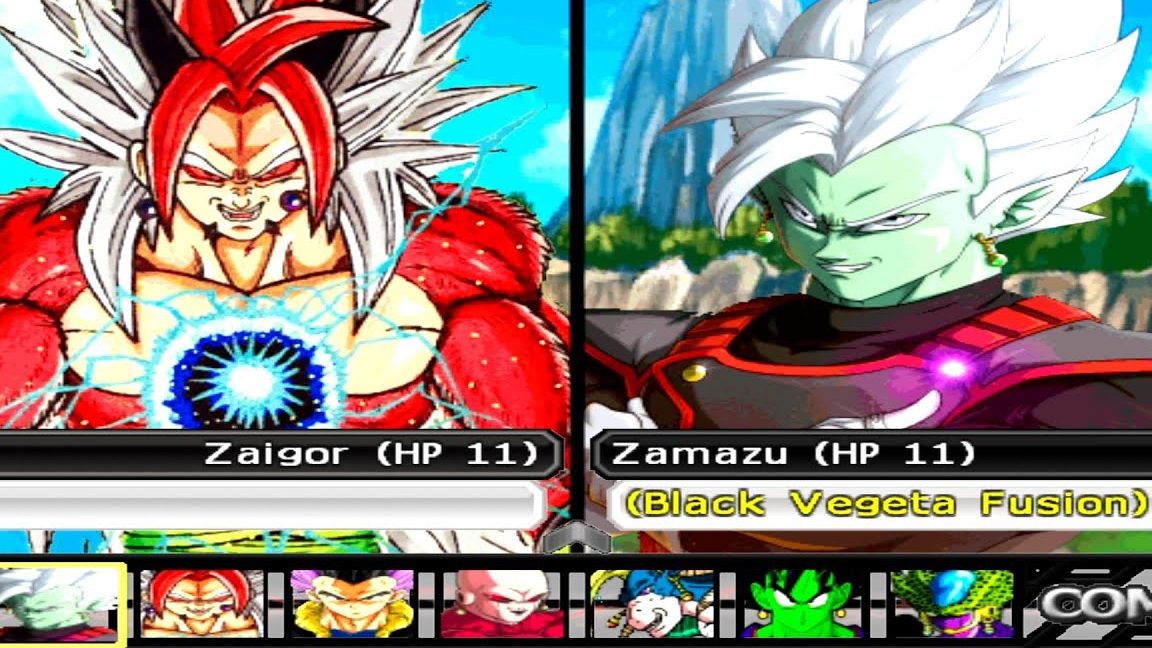Select the green-skinned fighter portrait

click(x=800, y=604)
